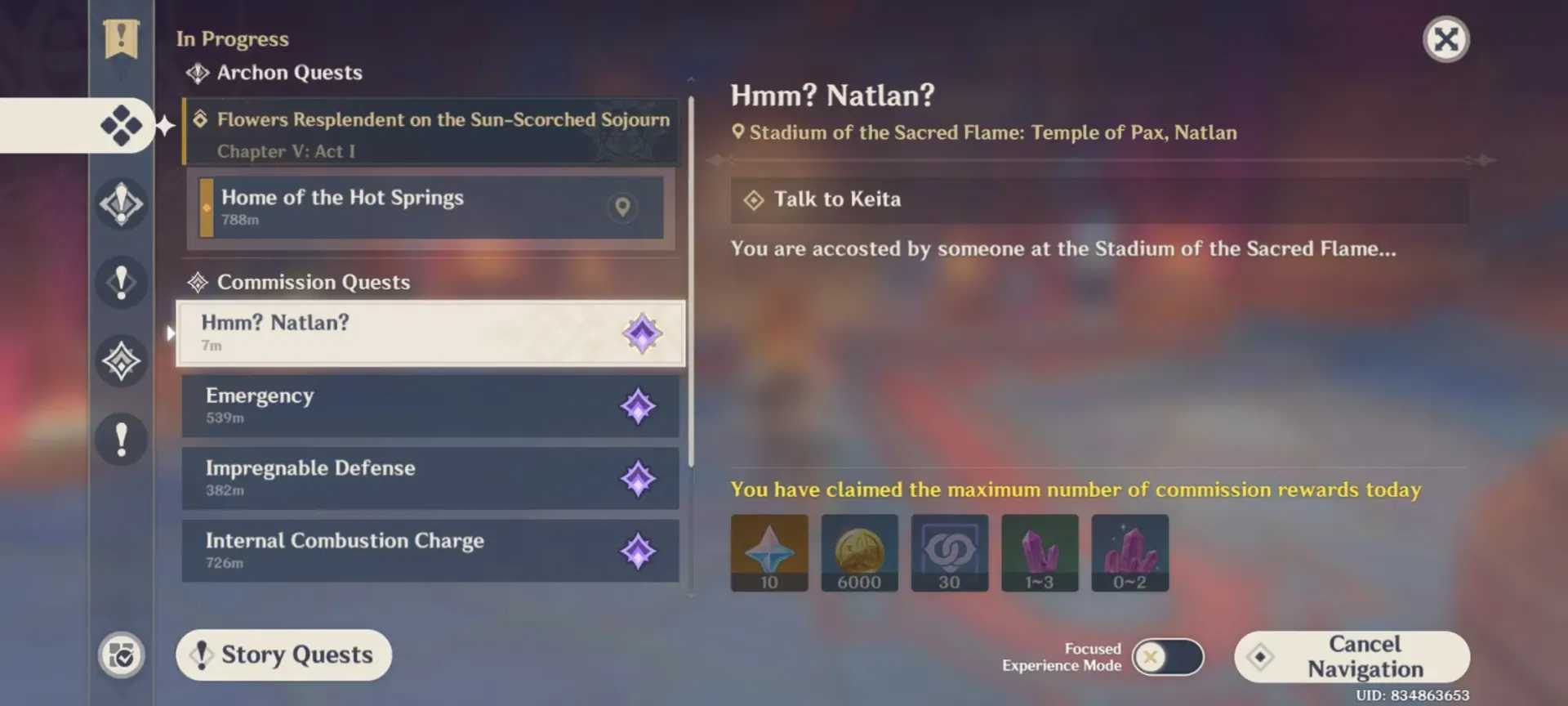Click the location pin on Hot Springs quest

[x=622, y=207]
